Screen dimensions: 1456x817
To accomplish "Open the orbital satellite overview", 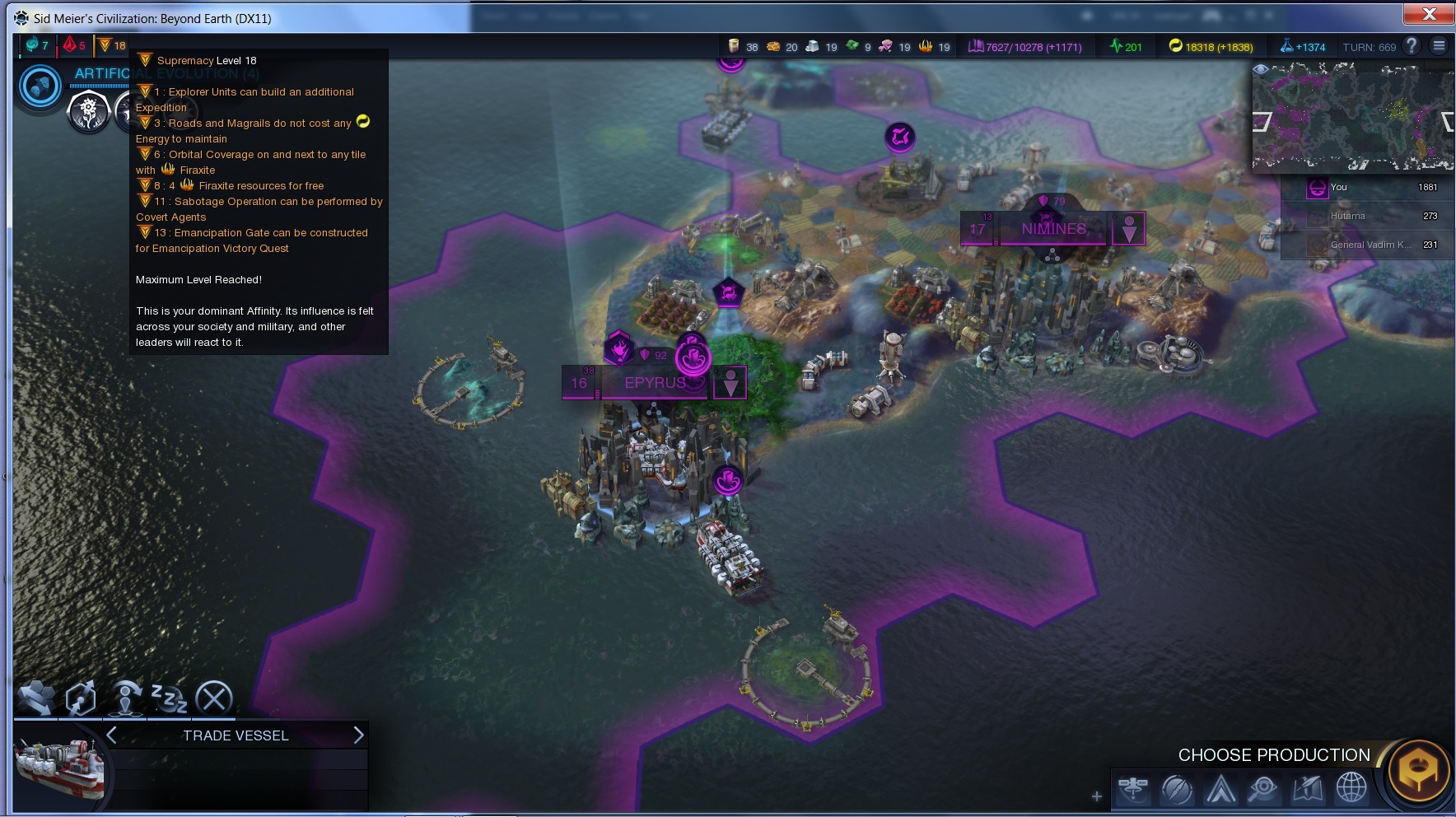I will [1133, 789].
